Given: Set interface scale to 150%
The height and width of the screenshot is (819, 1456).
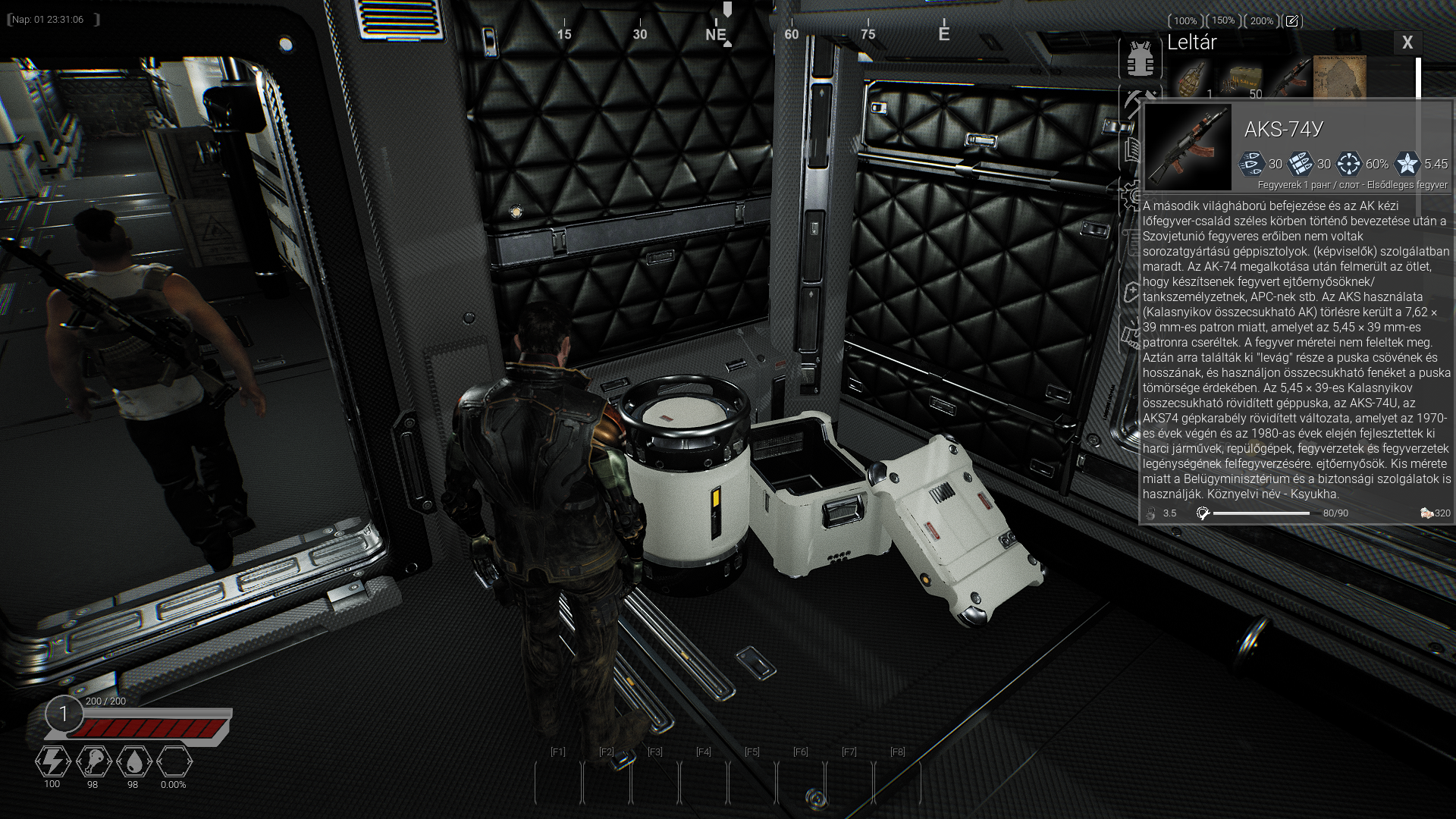Looking at the screenshot, I should click(x=1223, y=21).
